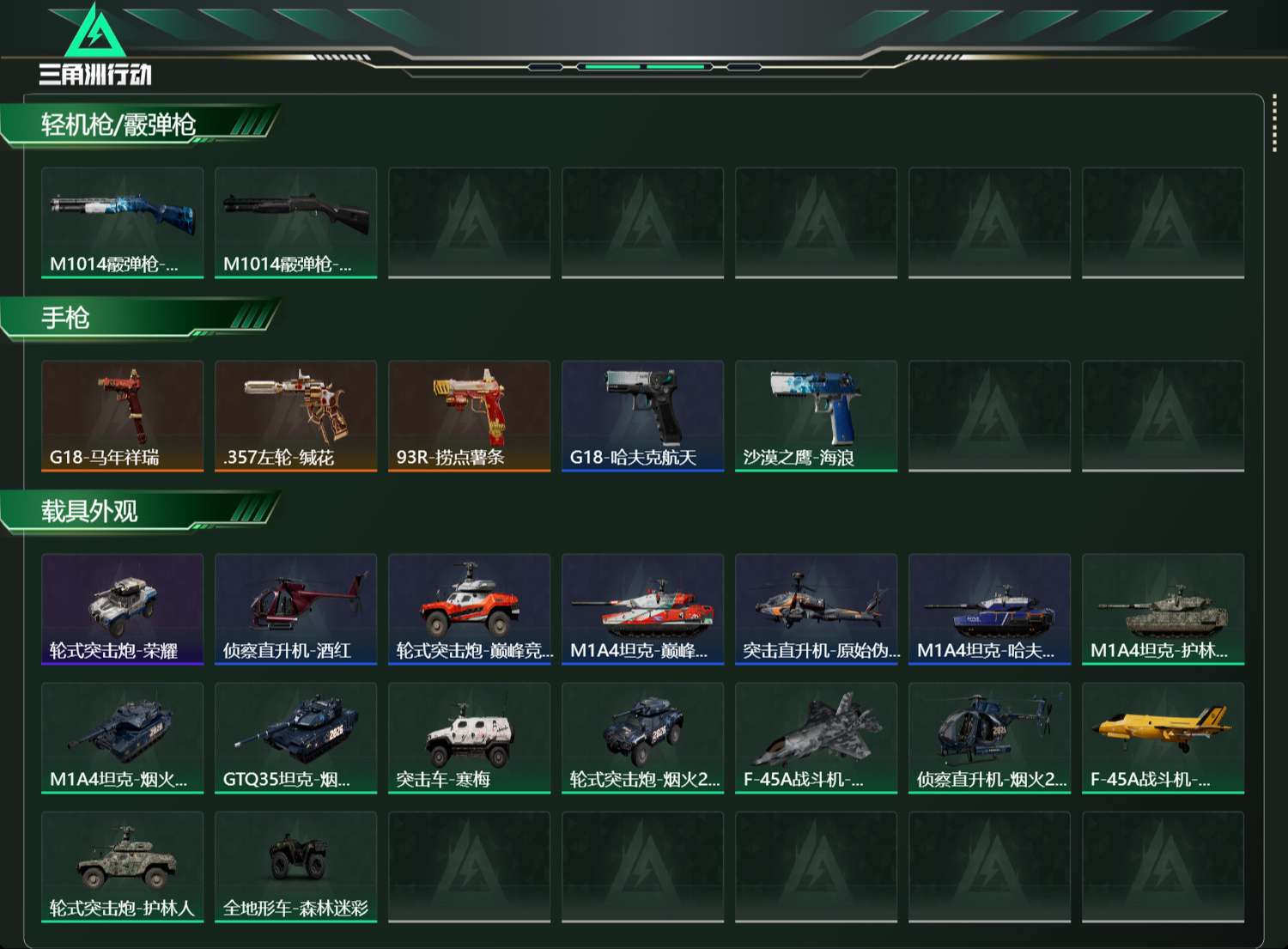The height and width of the screenshot is (949, 1288).
Task: Select the yellow F-45A战斗机 jet skin
Action: [1163, 738]
